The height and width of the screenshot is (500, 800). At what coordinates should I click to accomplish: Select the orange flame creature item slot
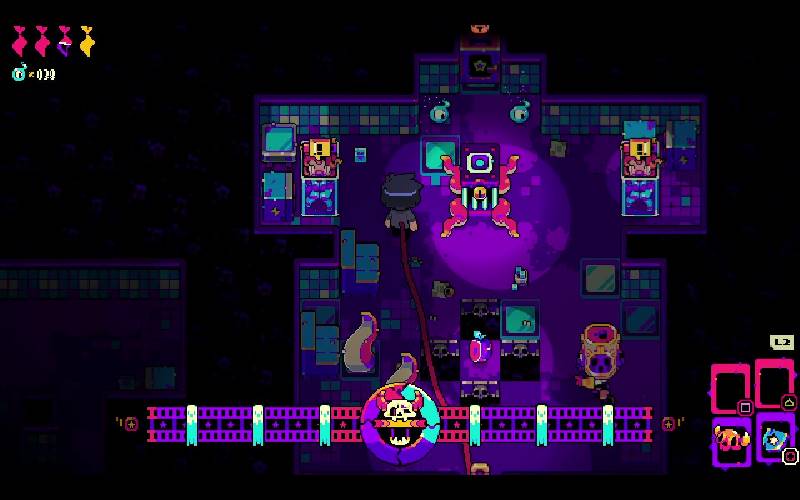point(731,438)
